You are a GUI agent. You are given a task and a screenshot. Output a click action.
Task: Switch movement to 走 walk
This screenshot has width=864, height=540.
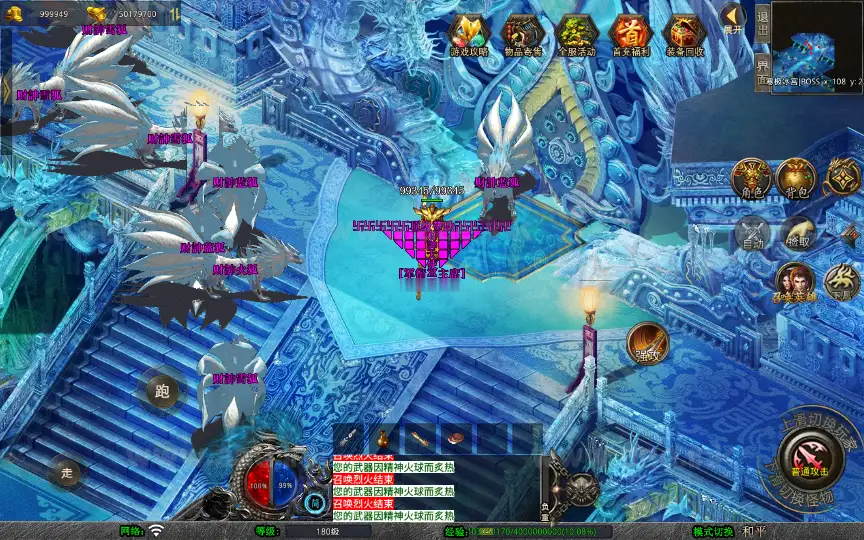pyautogui.click(x=68, y=472)
